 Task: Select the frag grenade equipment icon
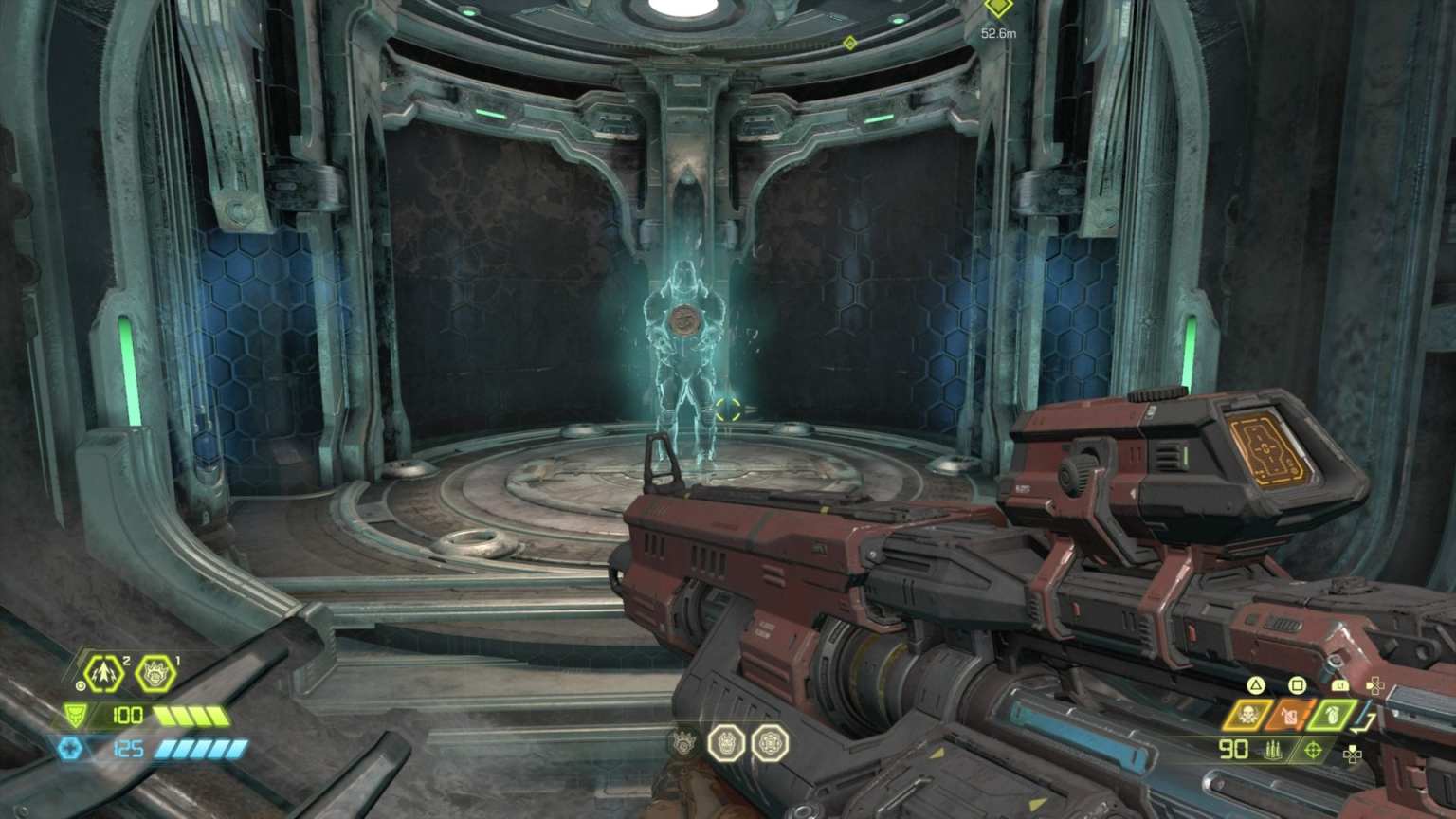click(x=1333, y=716)
